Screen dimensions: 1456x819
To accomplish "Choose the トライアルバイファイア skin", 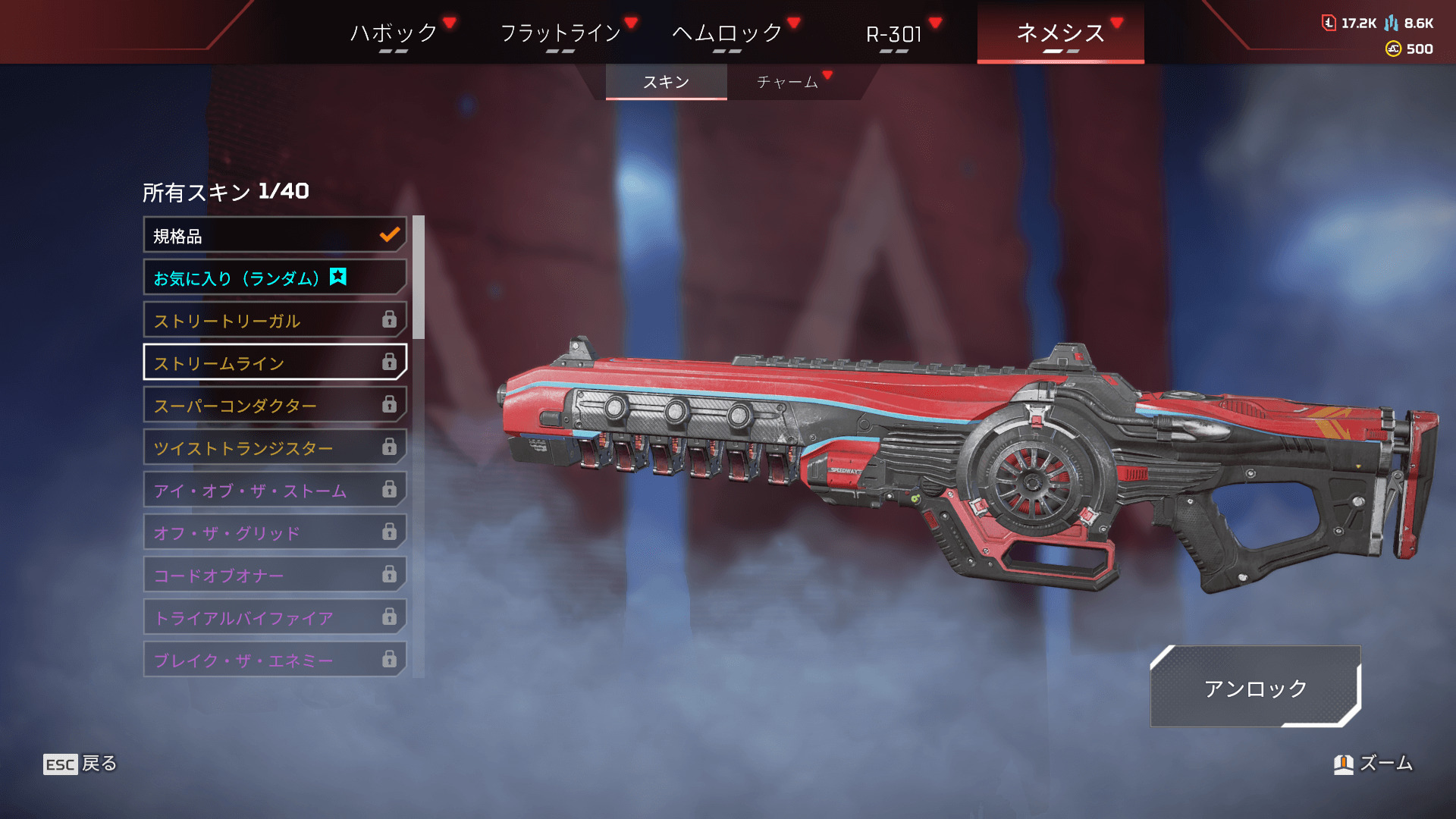I will point(275,618).
